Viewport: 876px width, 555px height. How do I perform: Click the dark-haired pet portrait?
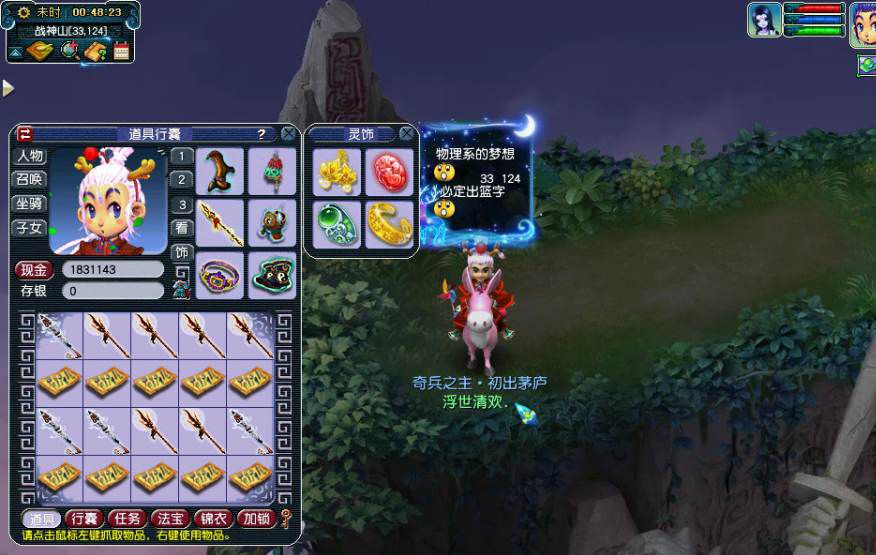[x=763, y=20]
